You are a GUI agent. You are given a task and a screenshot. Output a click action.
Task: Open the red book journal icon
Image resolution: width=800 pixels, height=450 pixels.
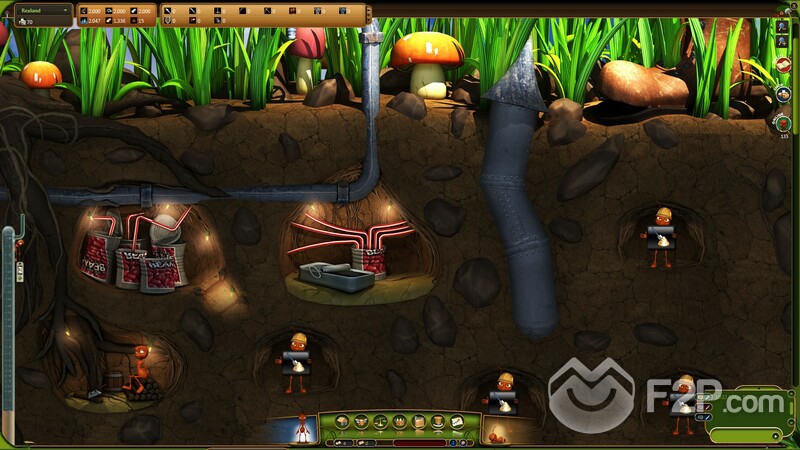click(x=783, y=65)
